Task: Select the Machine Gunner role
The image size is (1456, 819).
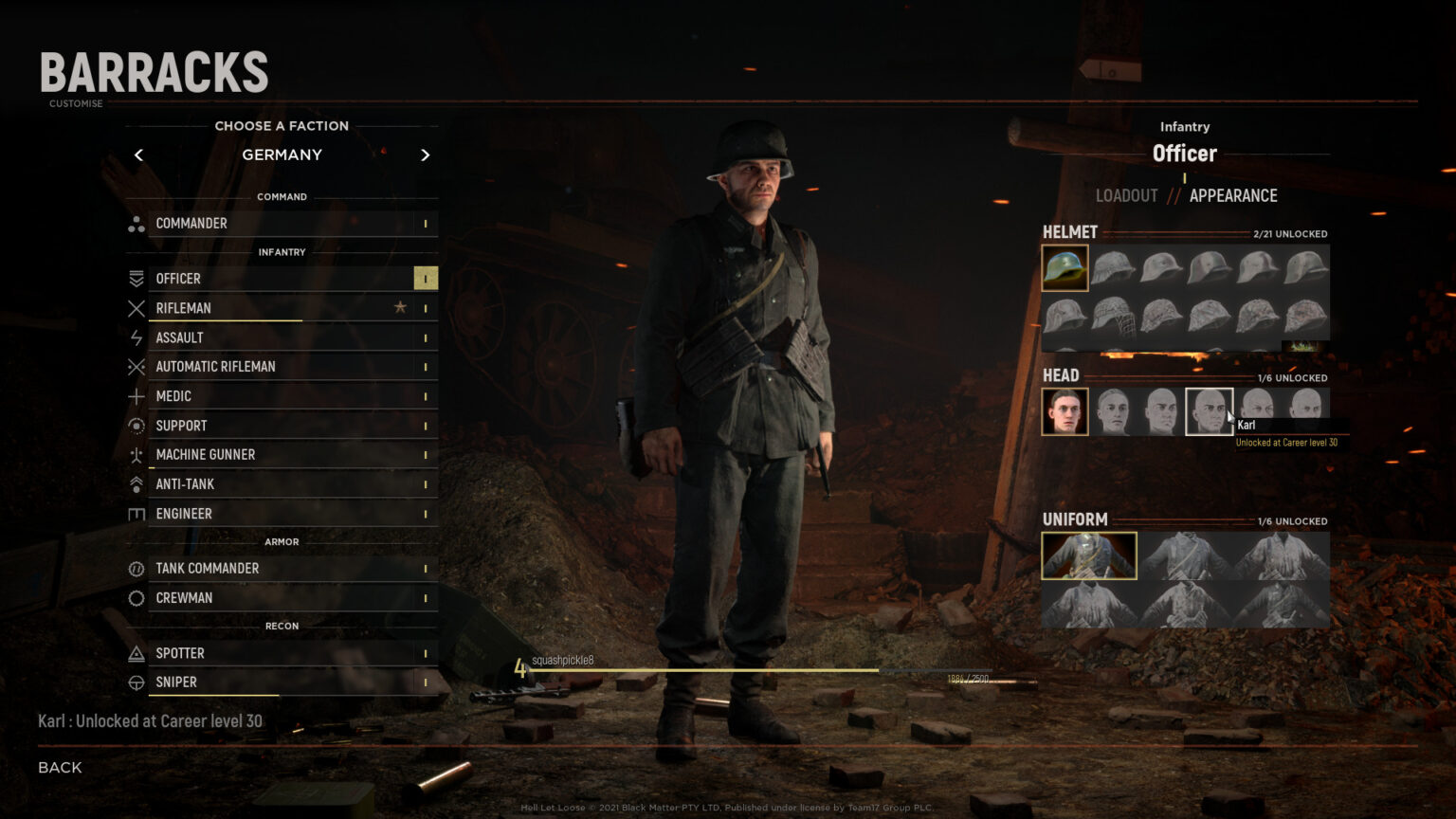Action: click(x=206, y=455)
